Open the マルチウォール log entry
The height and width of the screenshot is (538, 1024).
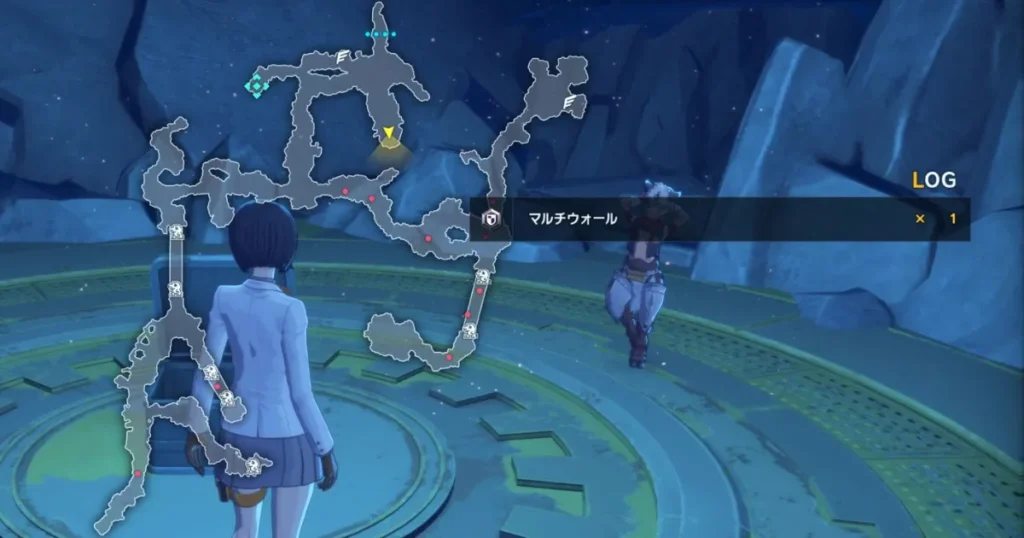[x=720, y=219]
